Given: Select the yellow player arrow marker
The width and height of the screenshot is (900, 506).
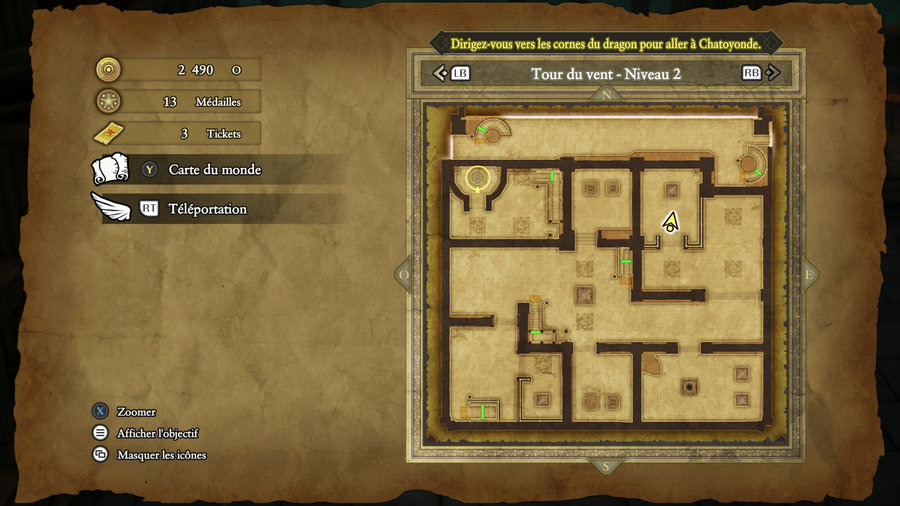Looking at the screenshot, I should coord(670,222).
